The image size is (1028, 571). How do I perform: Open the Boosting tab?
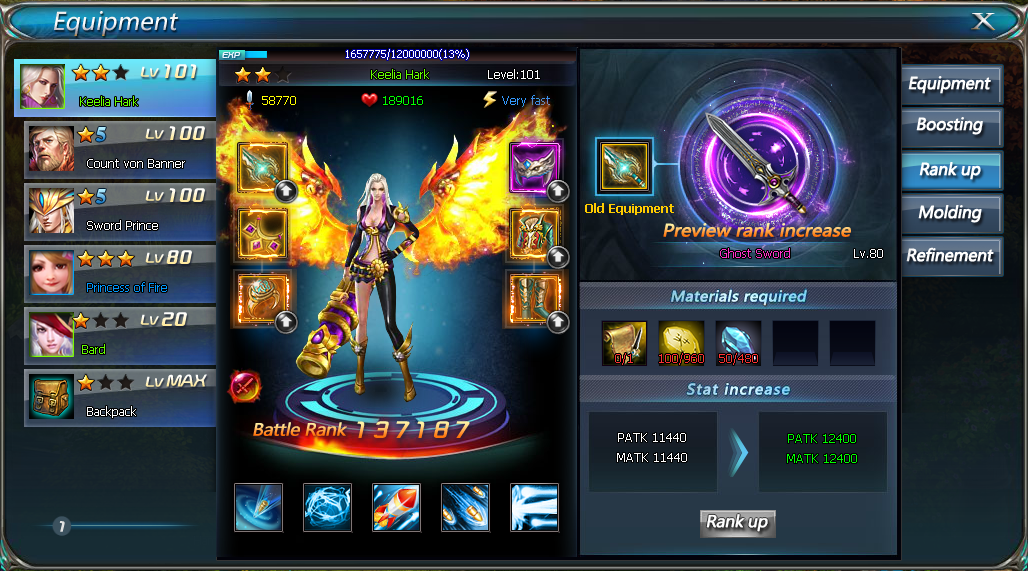click(950, 126)
